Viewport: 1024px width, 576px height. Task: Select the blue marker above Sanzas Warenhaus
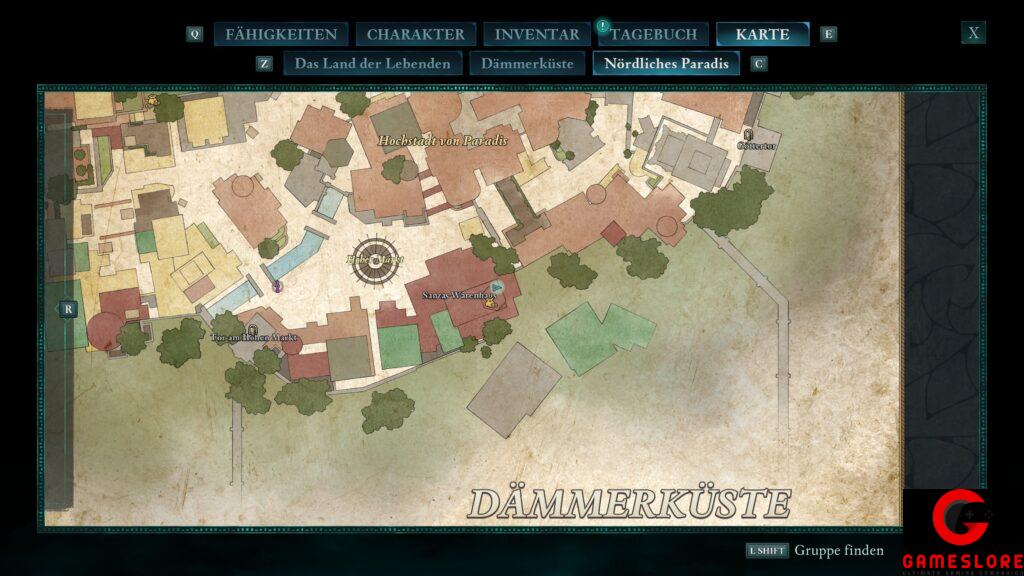497,288
